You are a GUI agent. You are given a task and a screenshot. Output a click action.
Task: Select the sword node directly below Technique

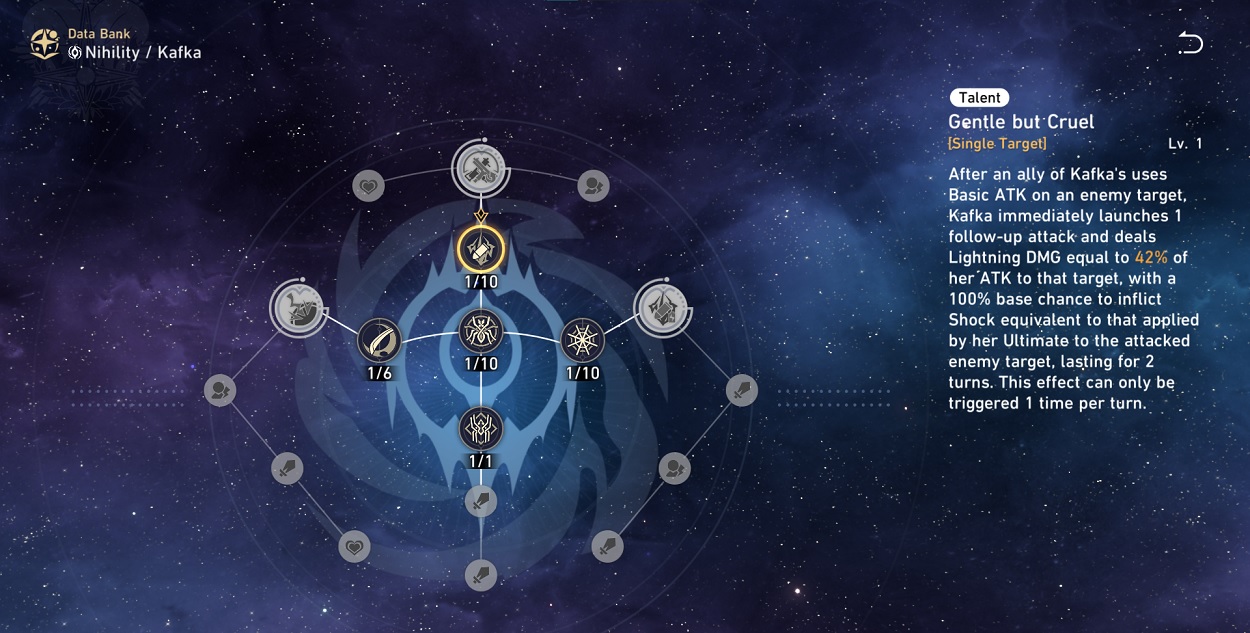pos(481,500)
